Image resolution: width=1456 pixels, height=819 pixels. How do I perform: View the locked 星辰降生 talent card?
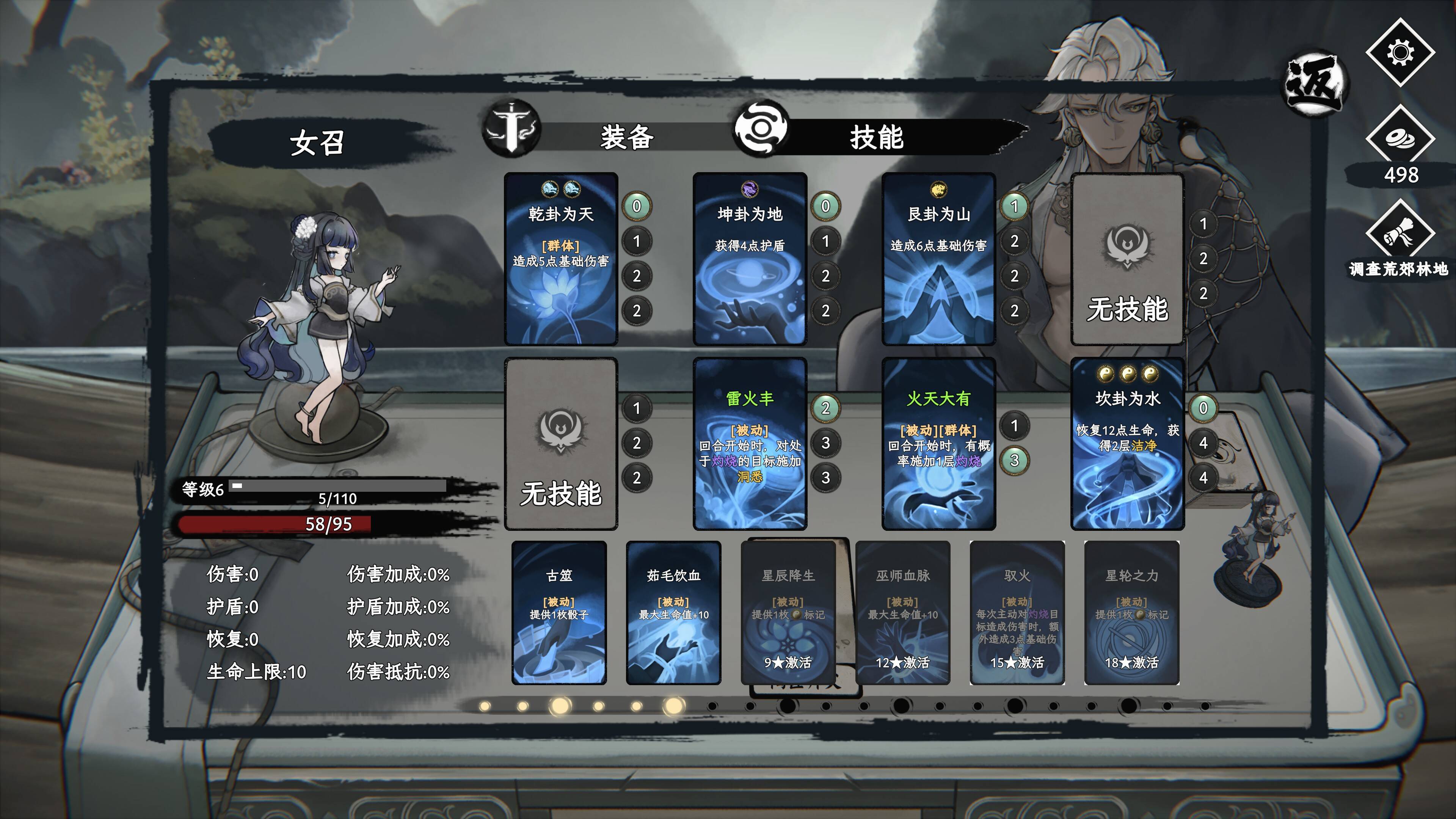point(788,613)
